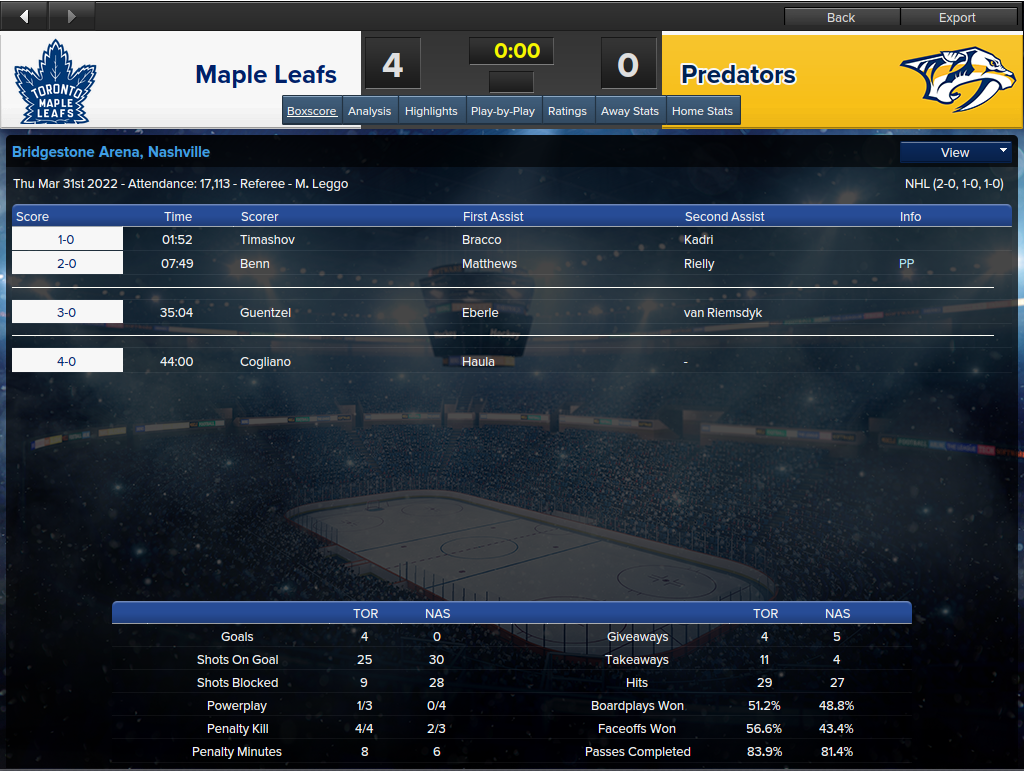
Task: Select the Maple Leafs team name
Action: pos(266,75)
